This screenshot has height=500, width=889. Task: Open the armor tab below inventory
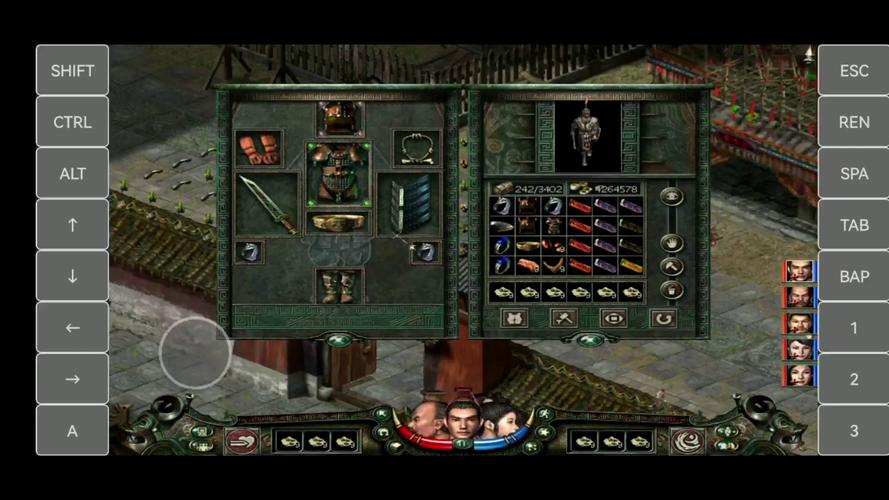514,318
